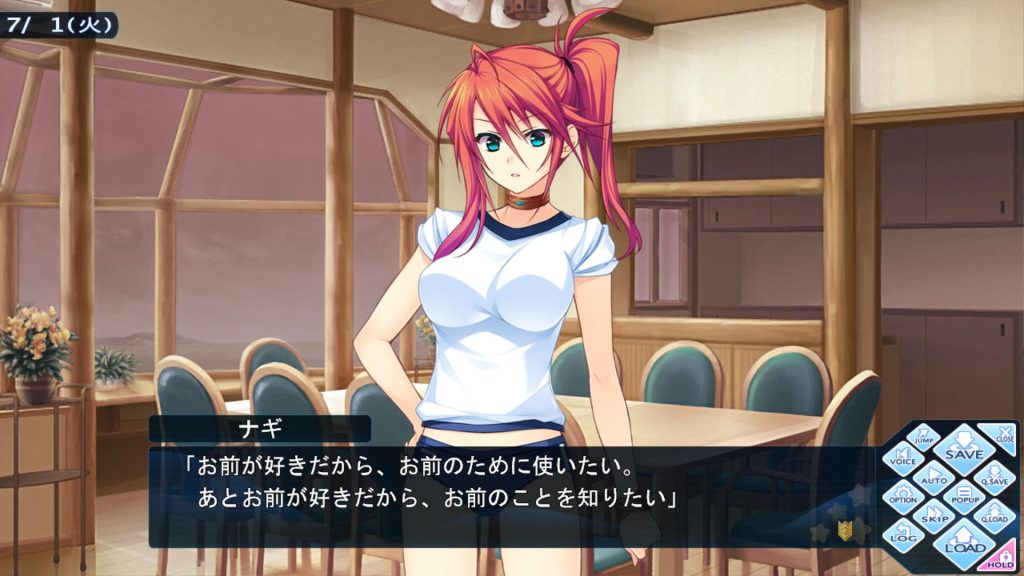This screenshot has width=1024, height=576.
Task: Open the OPTION settings
Action: click(x=903, y=495)
